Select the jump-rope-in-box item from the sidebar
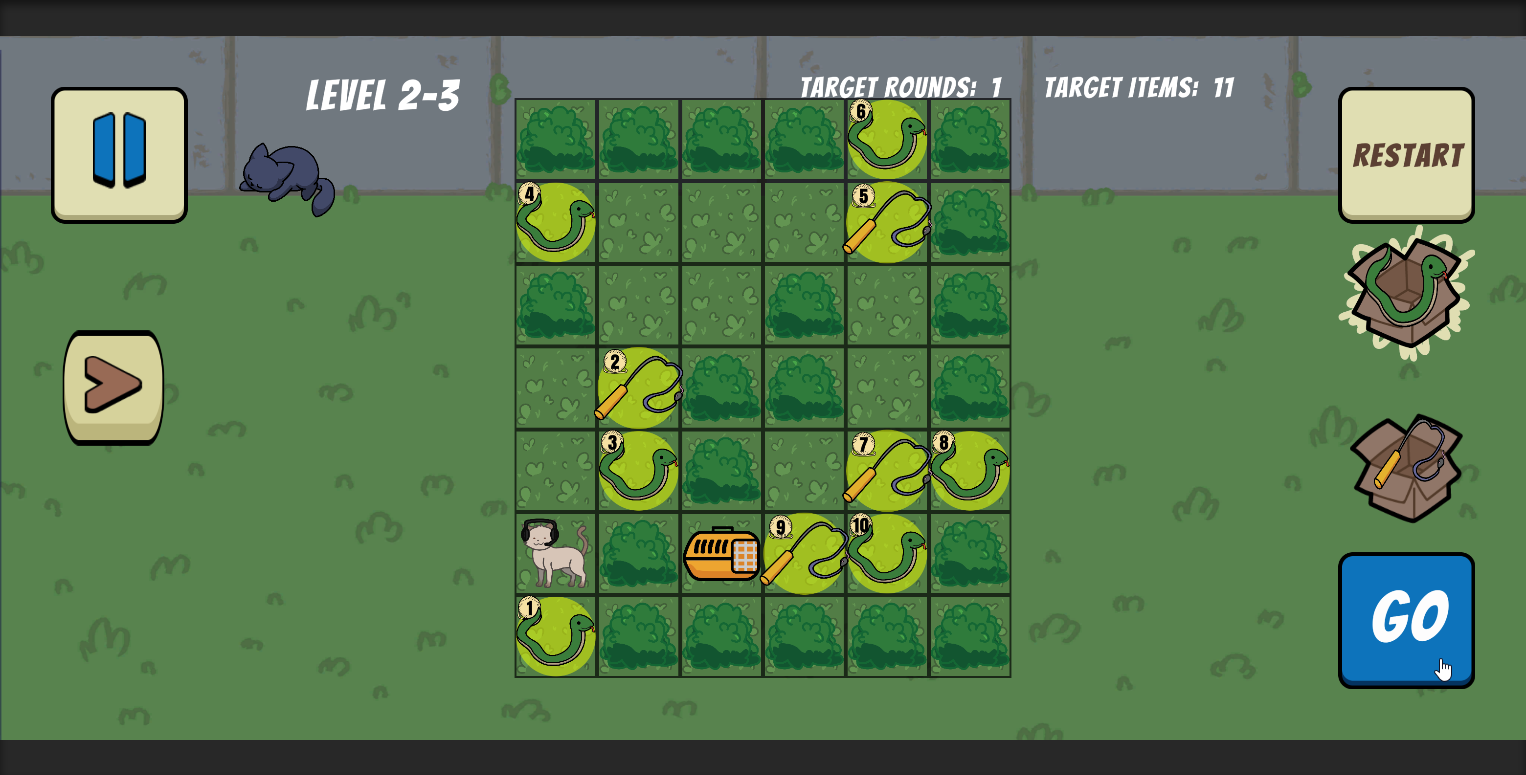This screenshot has width=1526, height=775. pyautogui.click(x=1406, y=465)
